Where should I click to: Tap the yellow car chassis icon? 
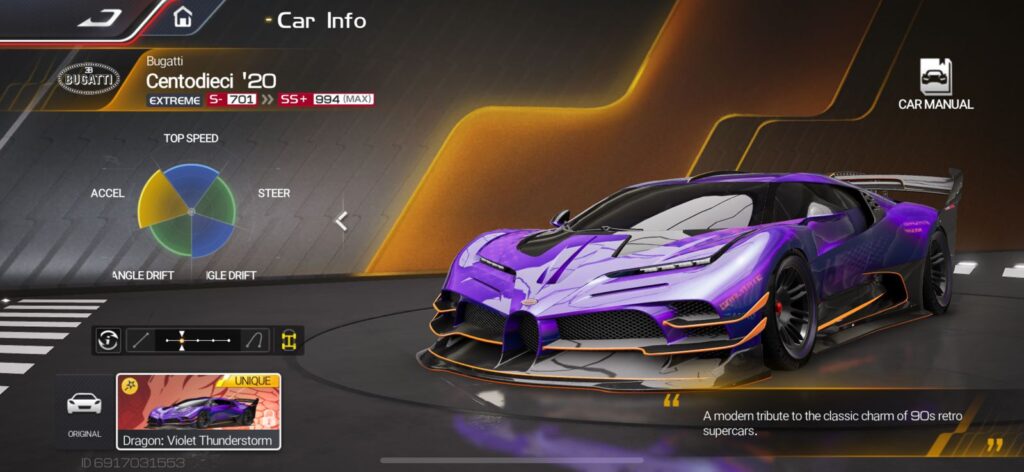point(289,340)
